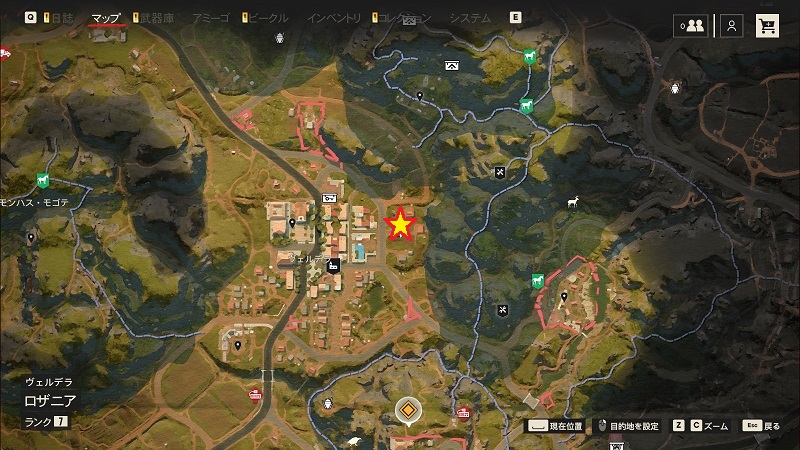Screen dimensions: 800x450
Task: Click the white deer hunting marker
Action: click(574, 201)
